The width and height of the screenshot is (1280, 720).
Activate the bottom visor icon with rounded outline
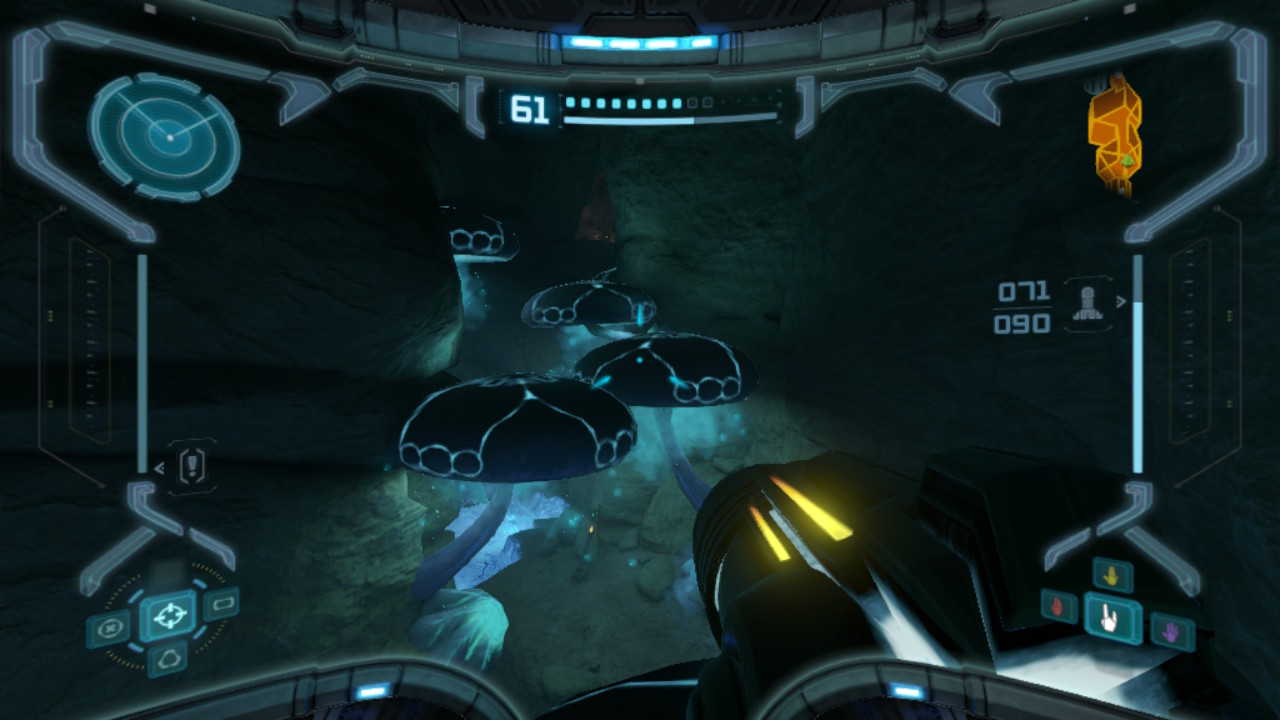(167, 657)
